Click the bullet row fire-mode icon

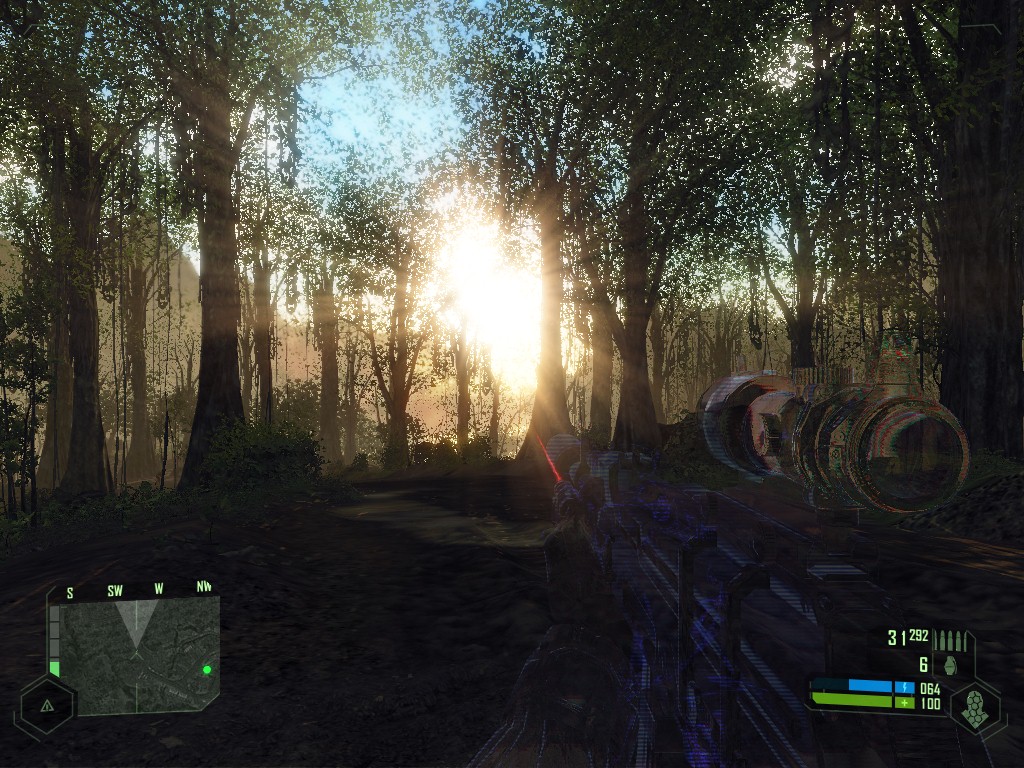pos(948,639)
